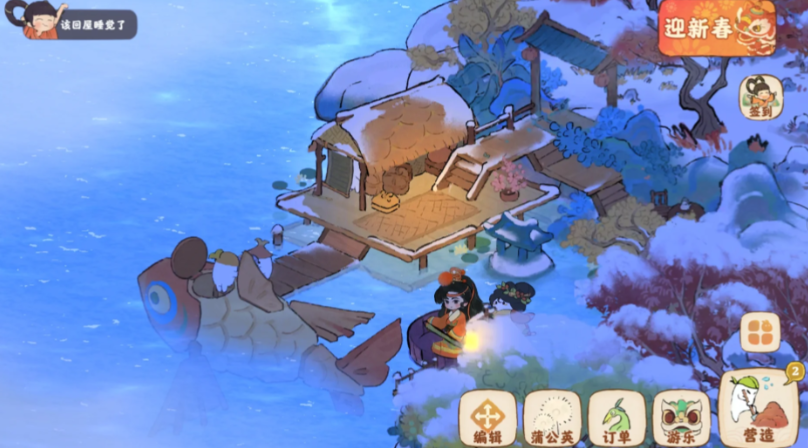Show the 订单 orders panel
The image size is (808, 448).
point(617,417)
